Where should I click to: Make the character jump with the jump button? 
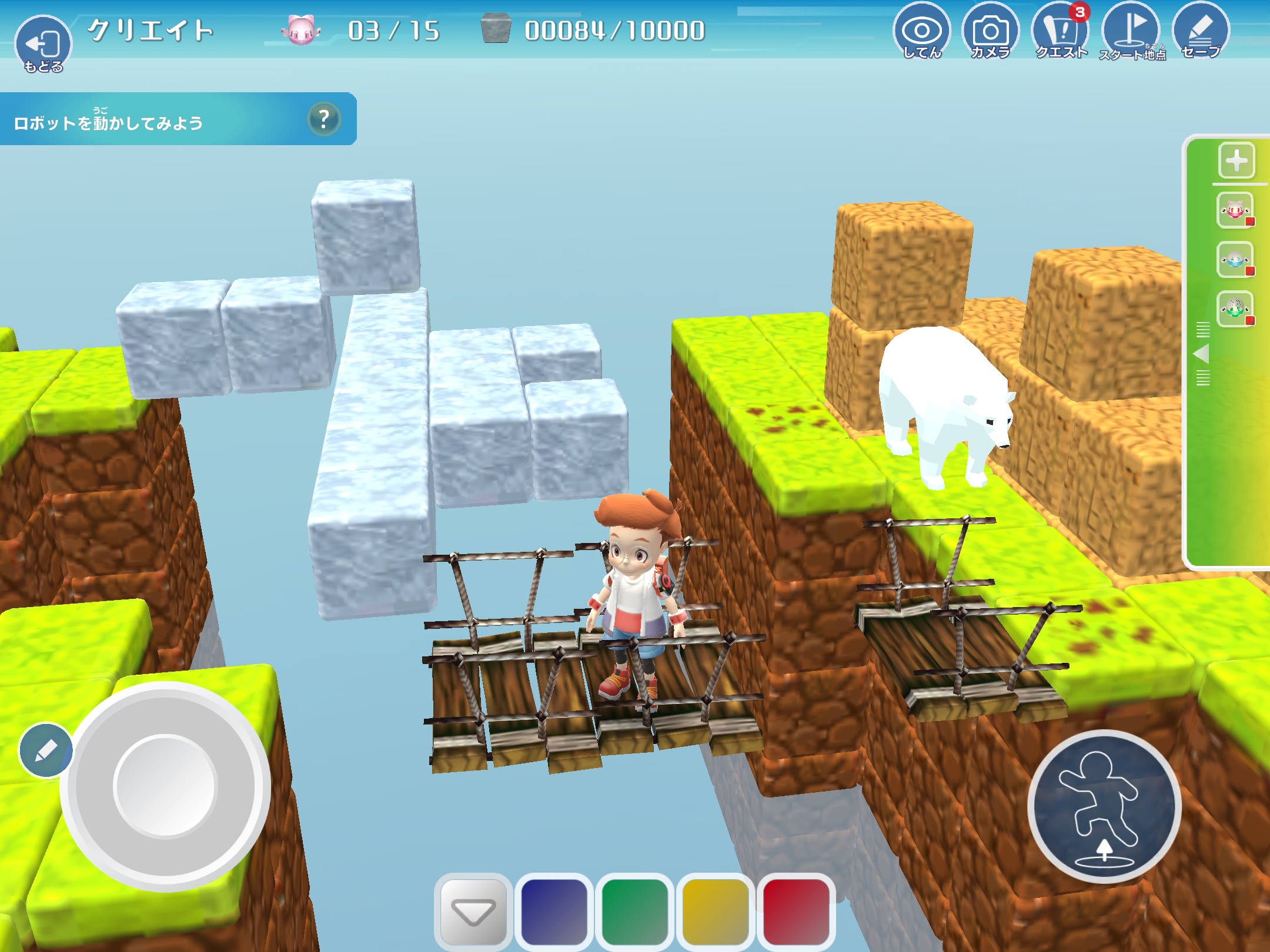click(1104, 806)
